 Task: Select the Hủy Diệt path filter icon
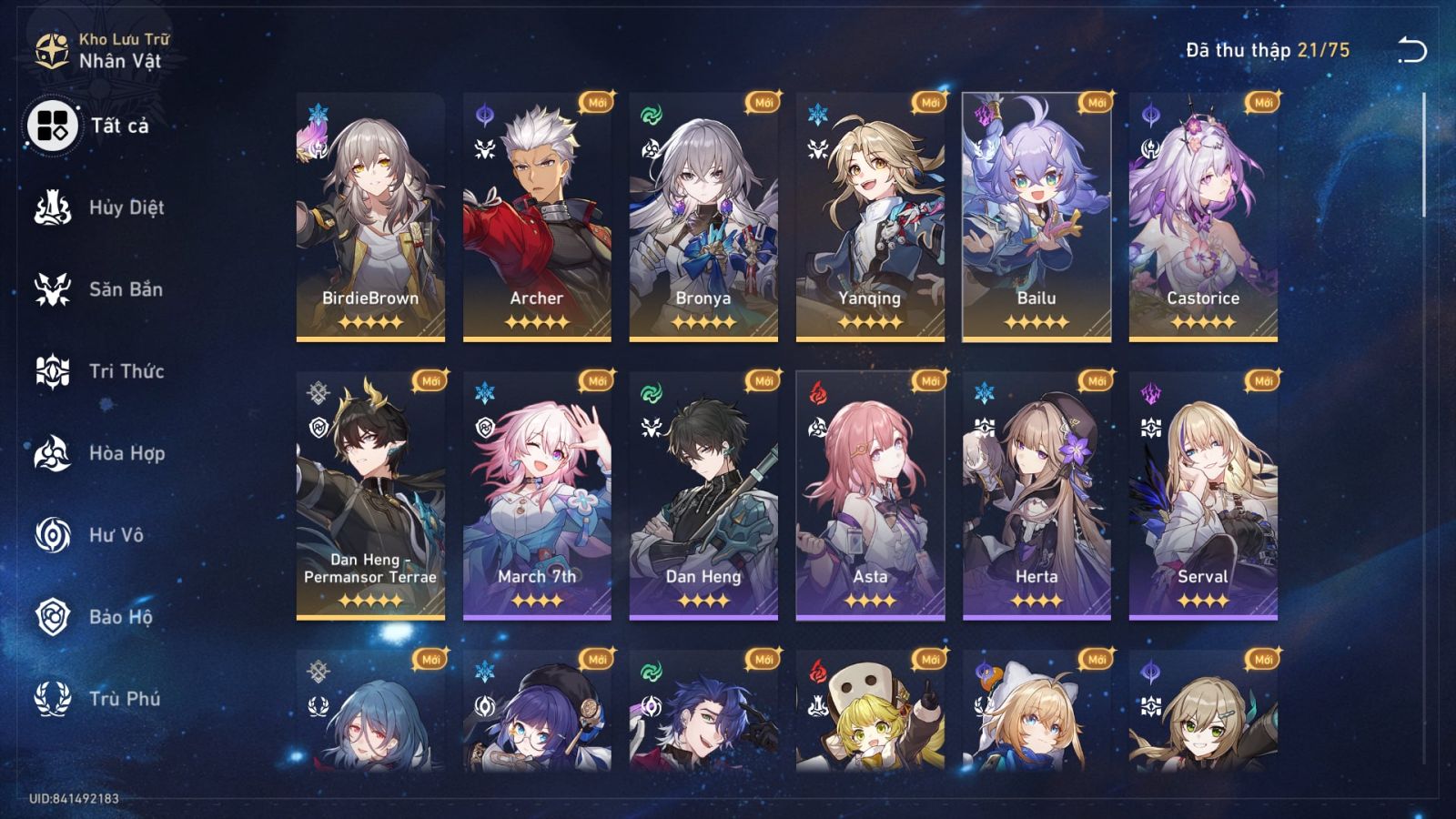[55, 207]
